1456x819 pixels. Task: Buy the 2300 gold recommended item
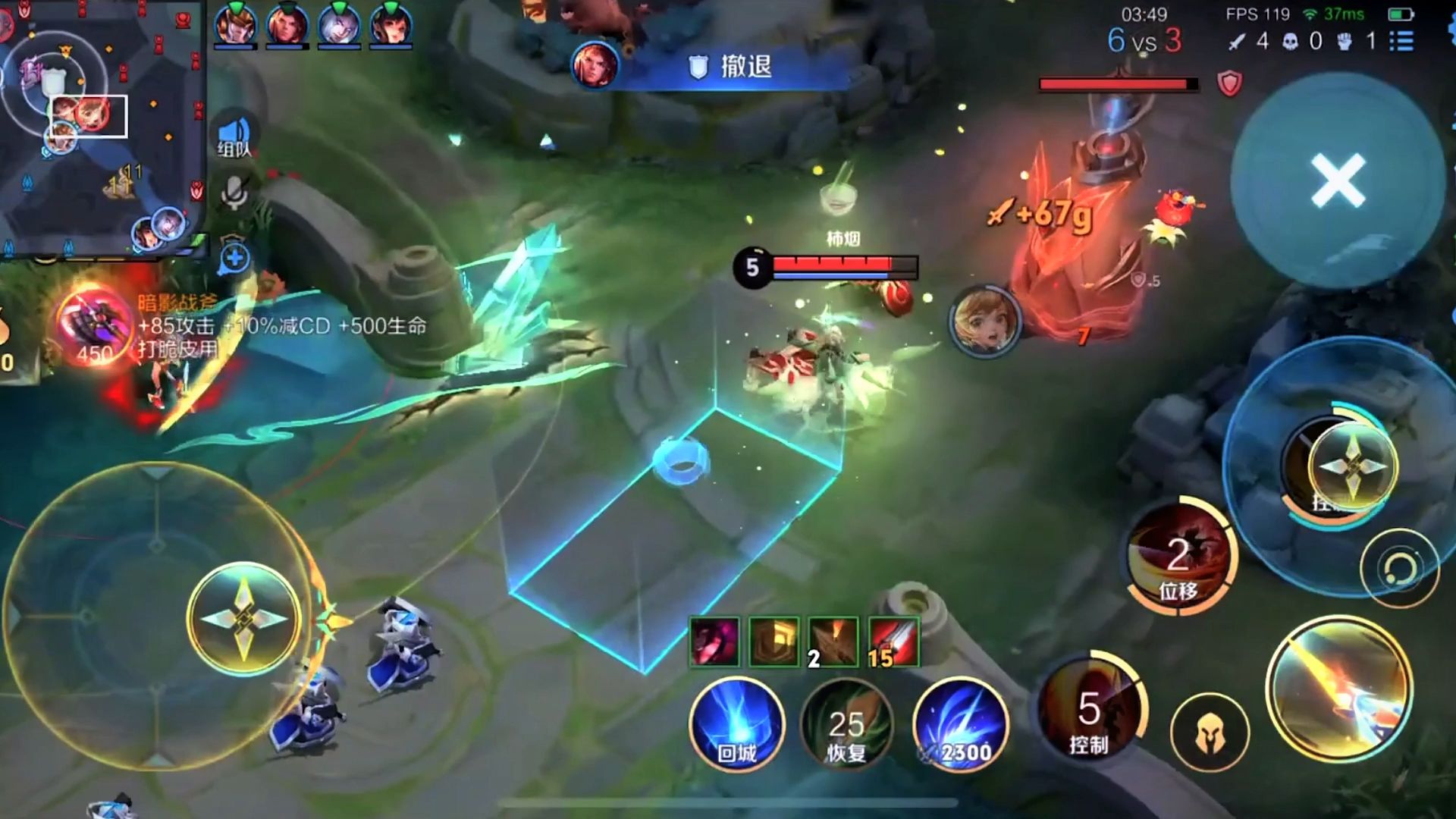pyautogui.click(x=960, y=726)
